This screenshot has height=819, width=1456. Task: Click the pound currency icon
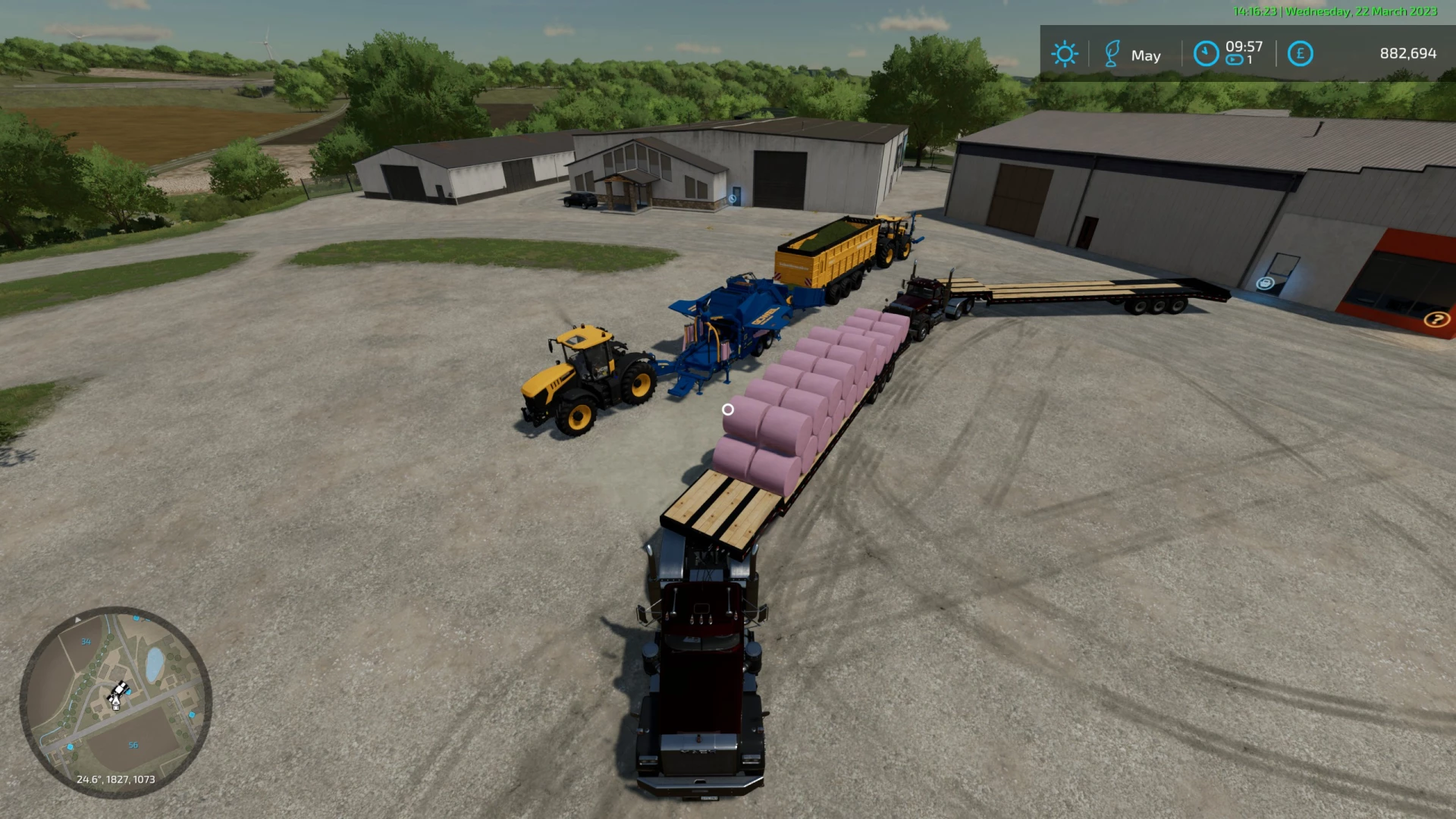(1300, 54)
